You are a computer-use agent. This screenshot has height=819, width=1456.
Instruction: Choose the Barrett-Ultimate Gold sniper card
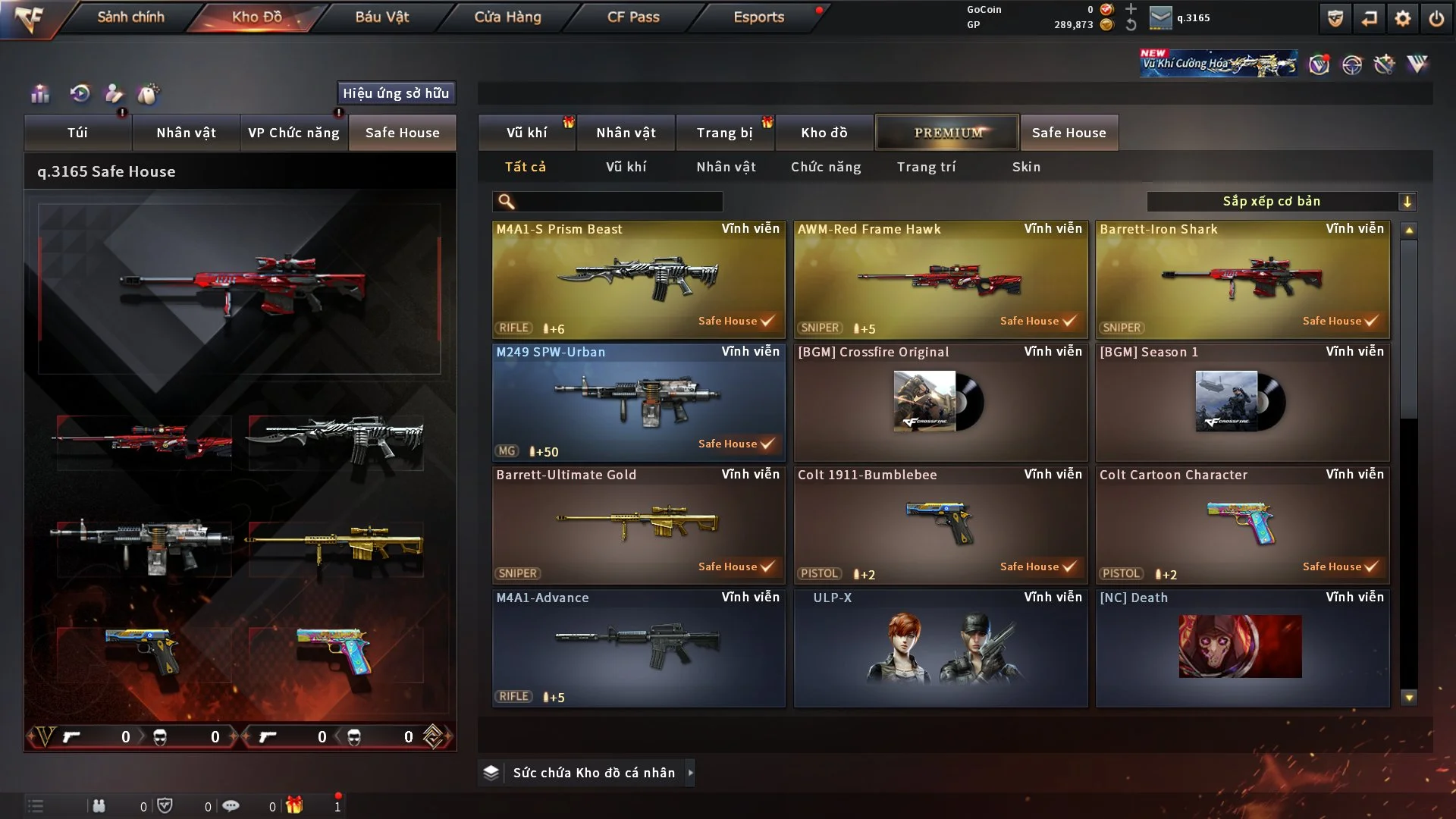(x=639, y=525)
